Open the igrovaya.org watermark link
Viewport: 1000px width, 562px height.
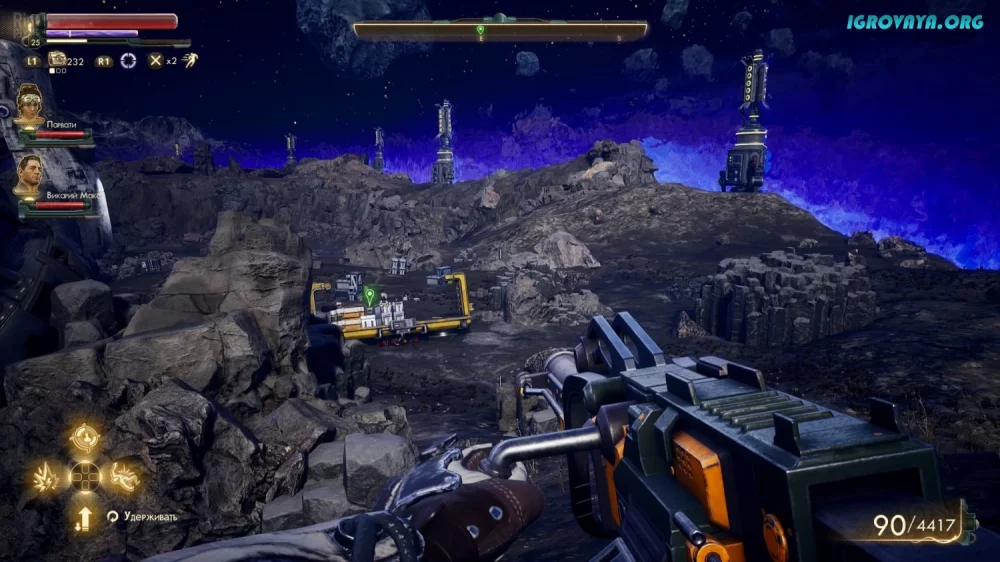914,21
